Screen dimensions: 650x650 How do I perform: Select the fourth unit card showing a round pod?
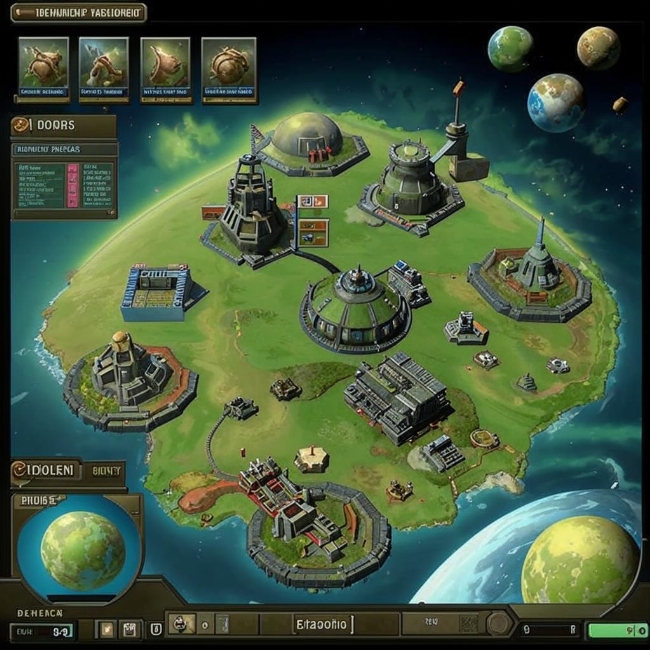228,68
